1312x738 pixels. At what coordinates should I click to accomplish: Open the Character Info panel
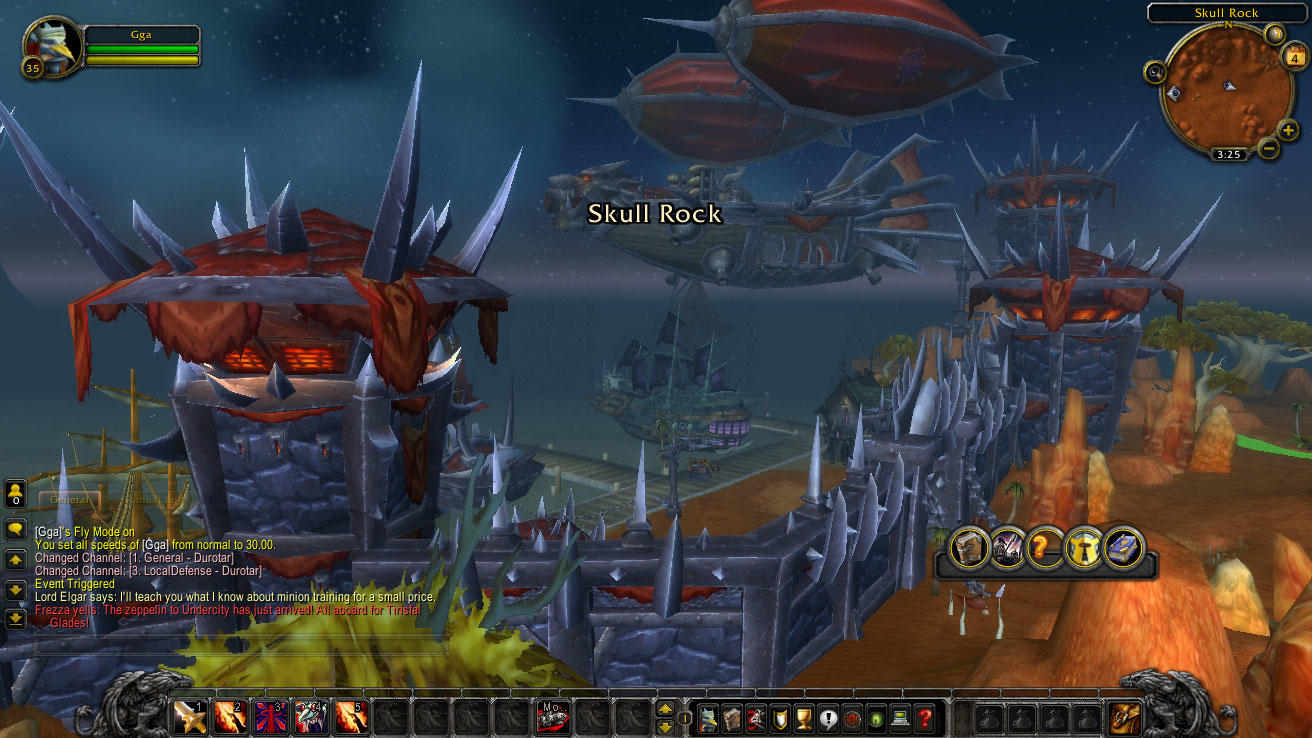(x=708, y=718)
